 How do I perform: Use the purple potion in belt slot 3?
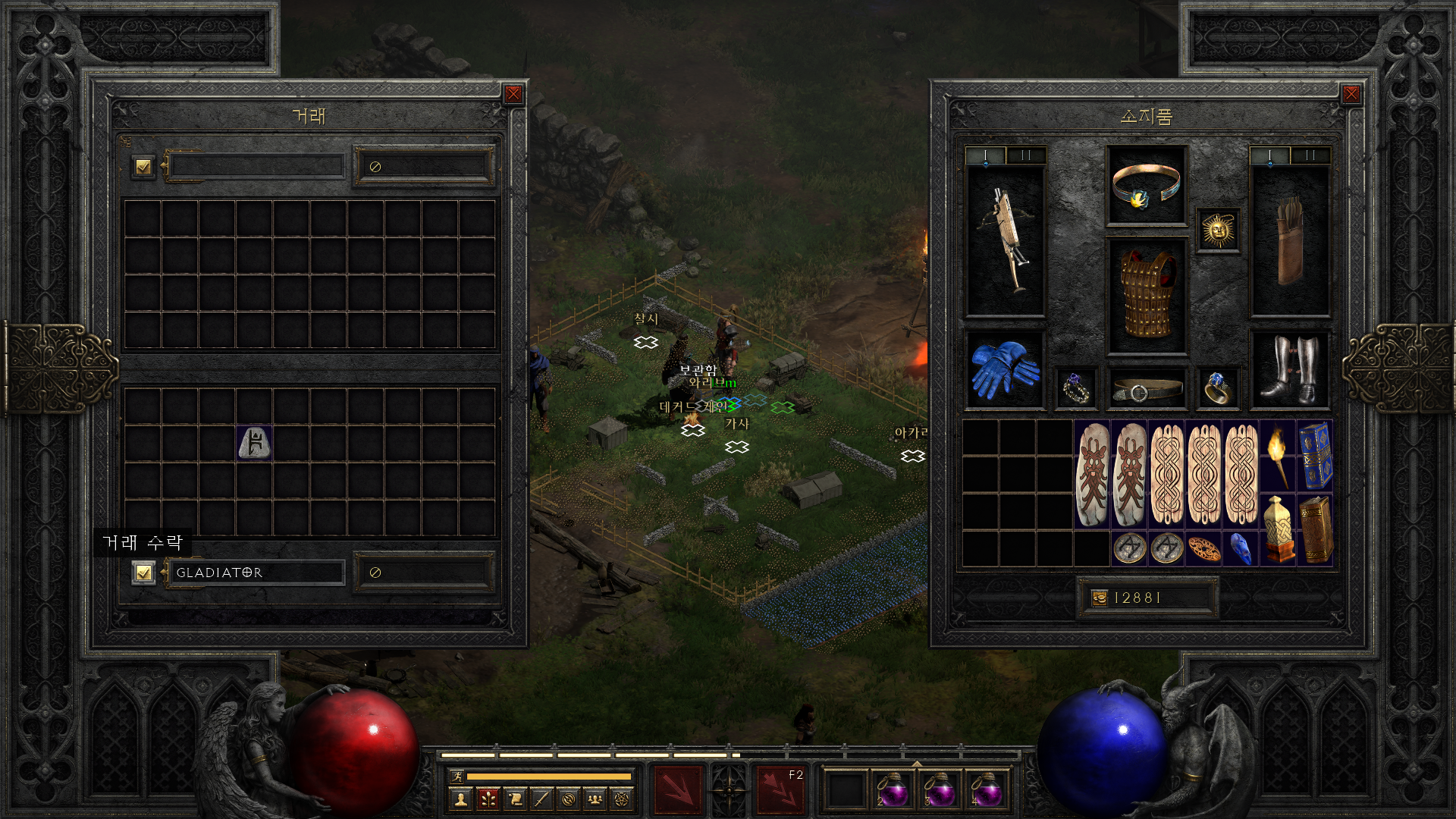(940, 791)
